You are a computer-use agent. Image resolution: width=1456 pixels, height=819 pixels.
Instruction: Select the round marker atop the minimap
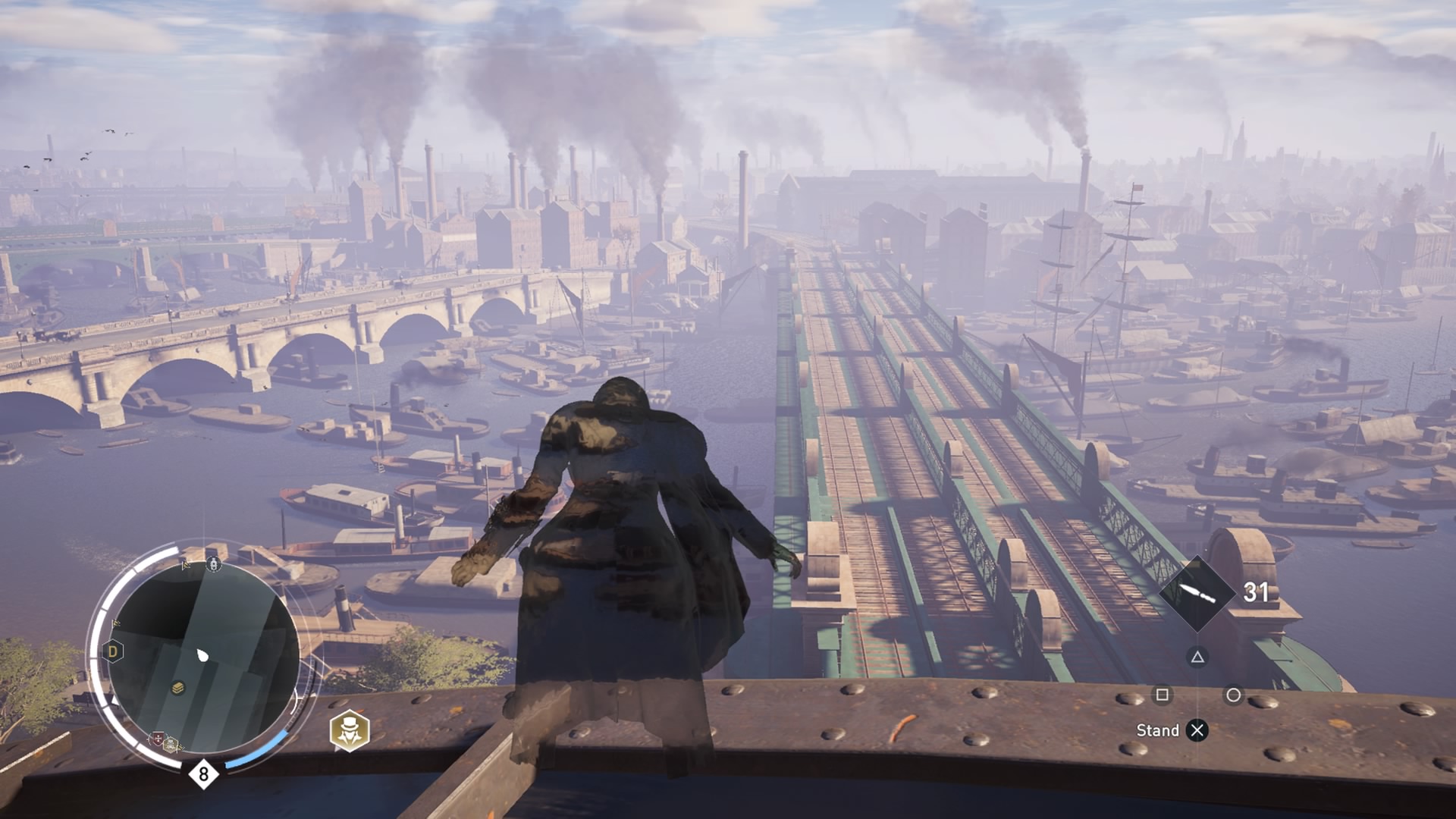point(214,564)
